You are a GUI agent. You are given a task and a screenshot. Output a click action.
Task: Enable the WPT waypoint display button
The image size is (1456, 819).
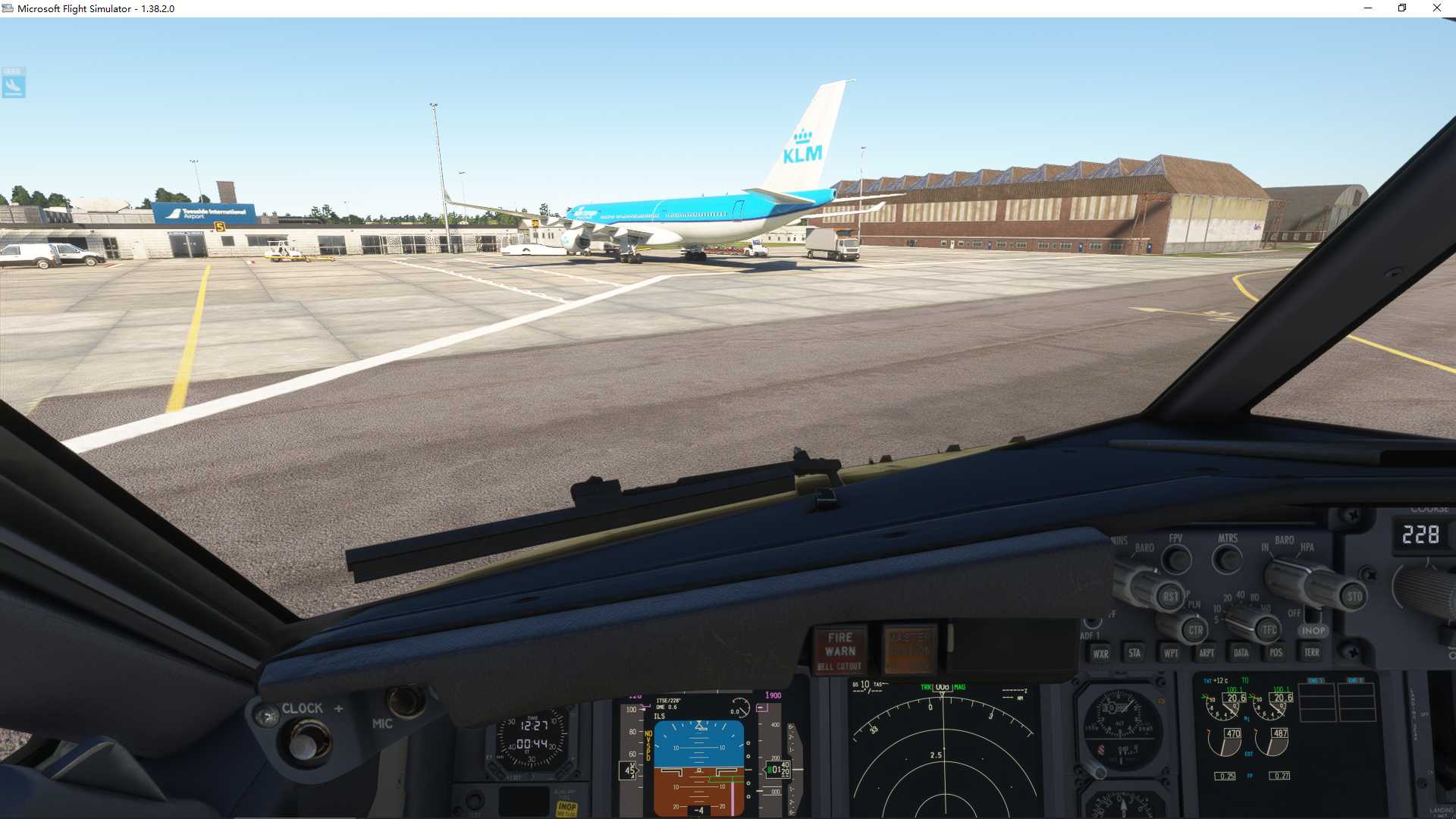pos(1171,653)
